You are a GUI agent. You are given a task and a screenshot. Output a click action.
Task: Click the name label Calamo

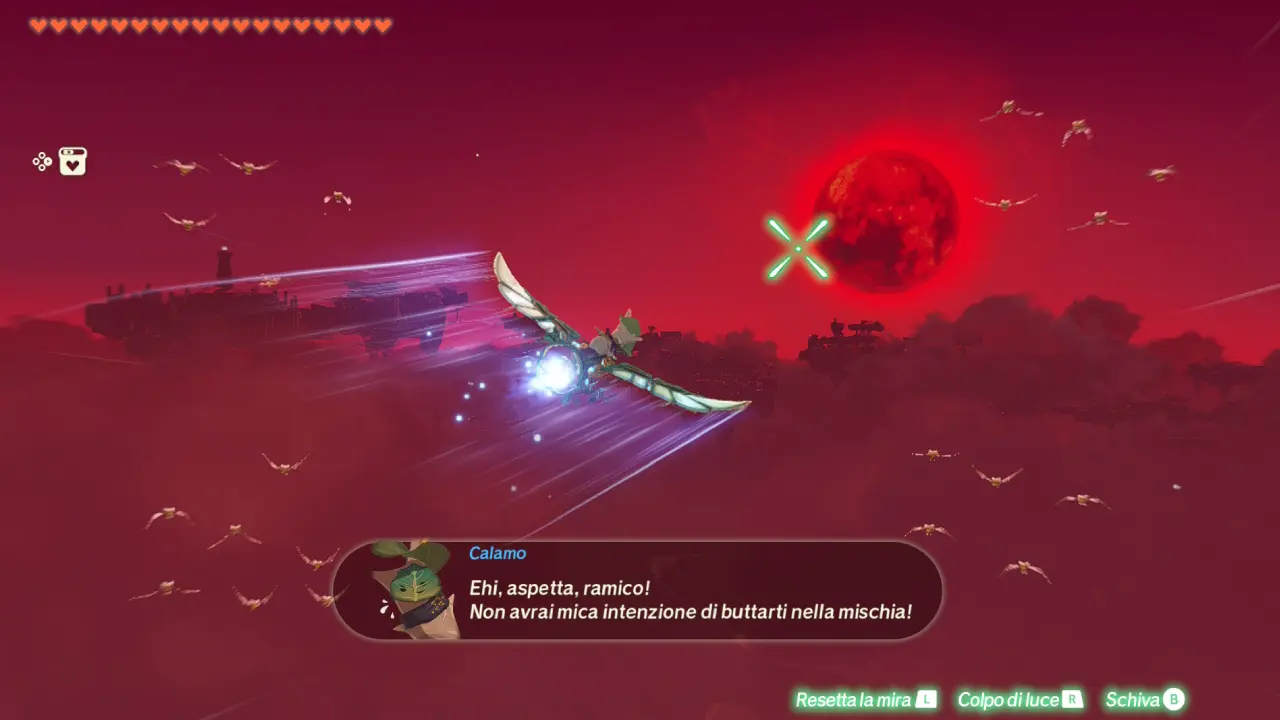click(x=496, y=553)
